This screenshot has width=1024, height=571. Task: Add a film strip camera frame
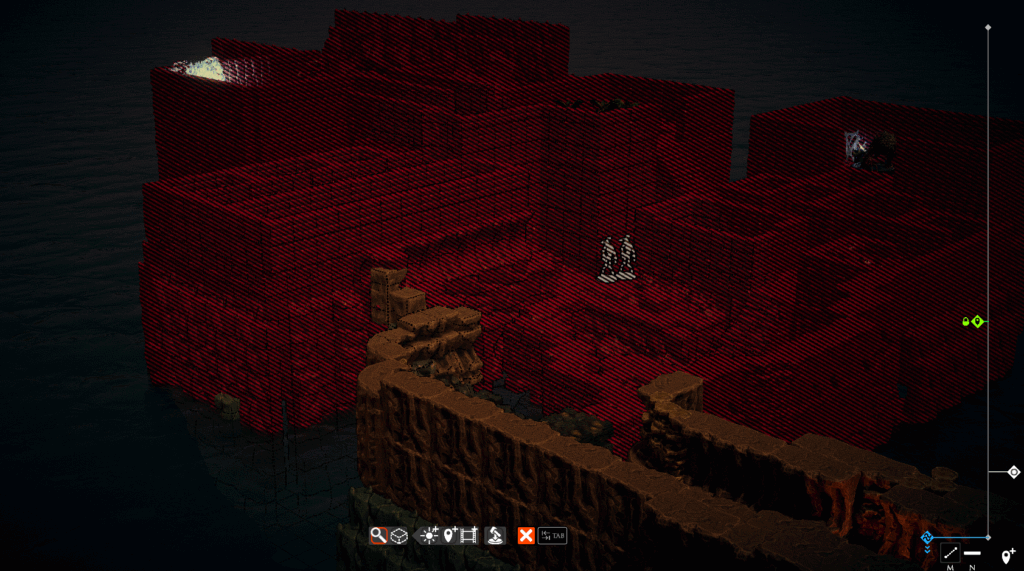(469, 536)
